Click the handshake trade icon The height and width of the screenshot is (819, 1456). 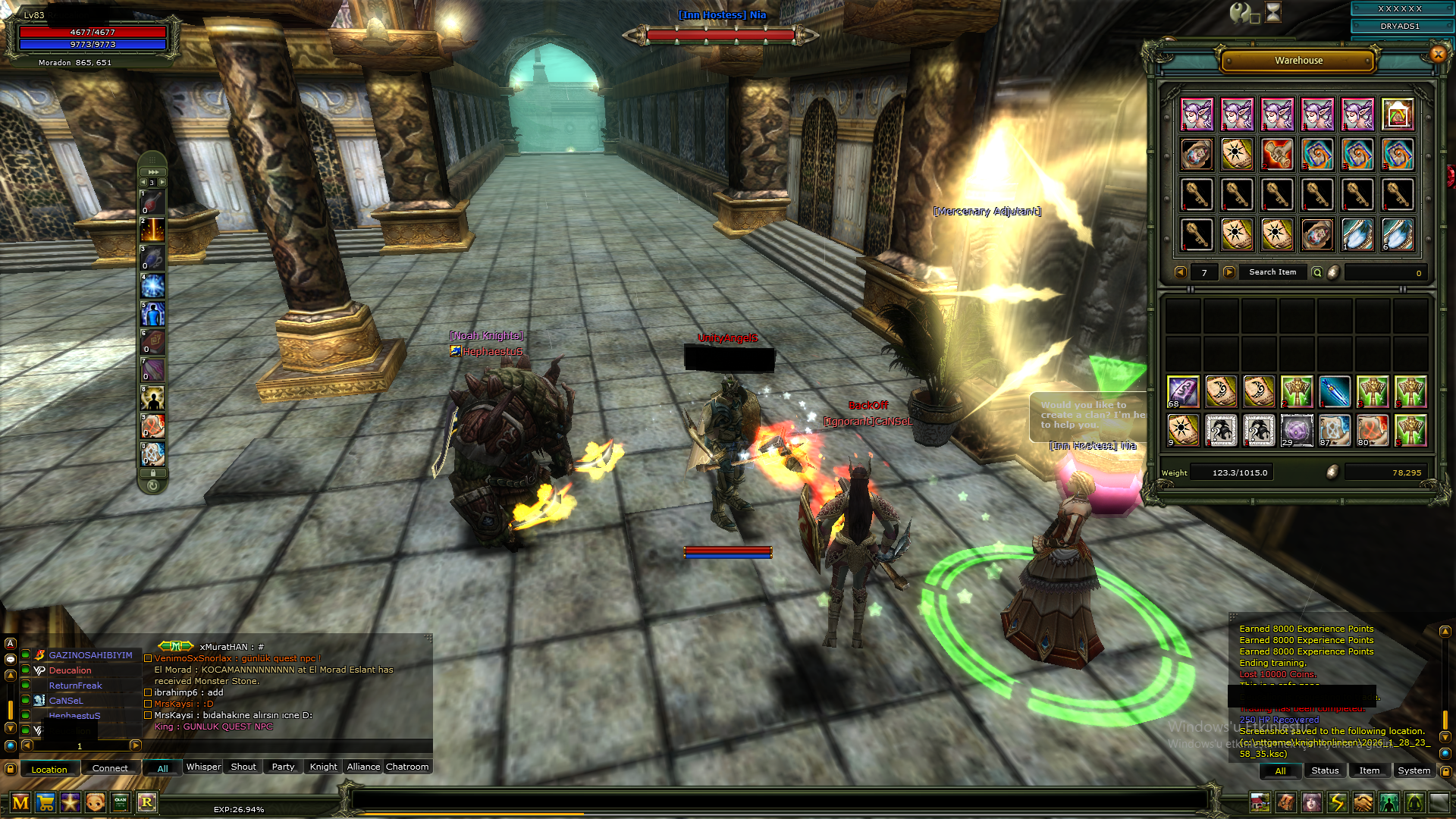pyautogui.click(x=1363, y=802)
